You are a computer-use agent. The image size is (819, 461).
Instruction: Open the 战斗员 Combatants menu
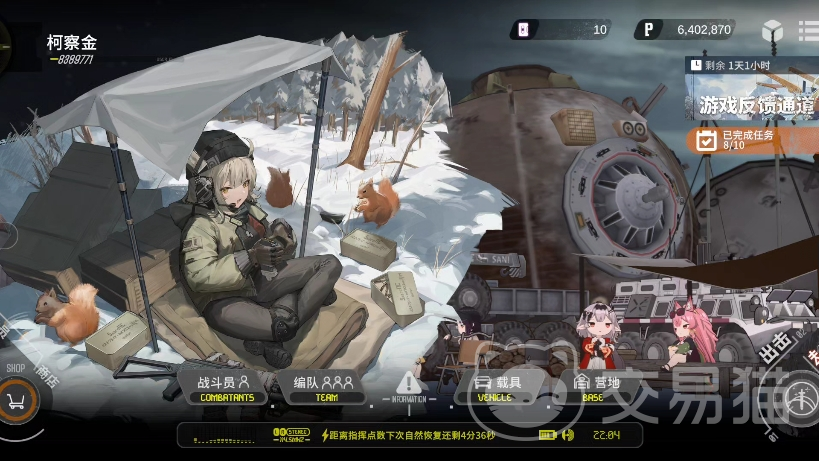point(224,387)
